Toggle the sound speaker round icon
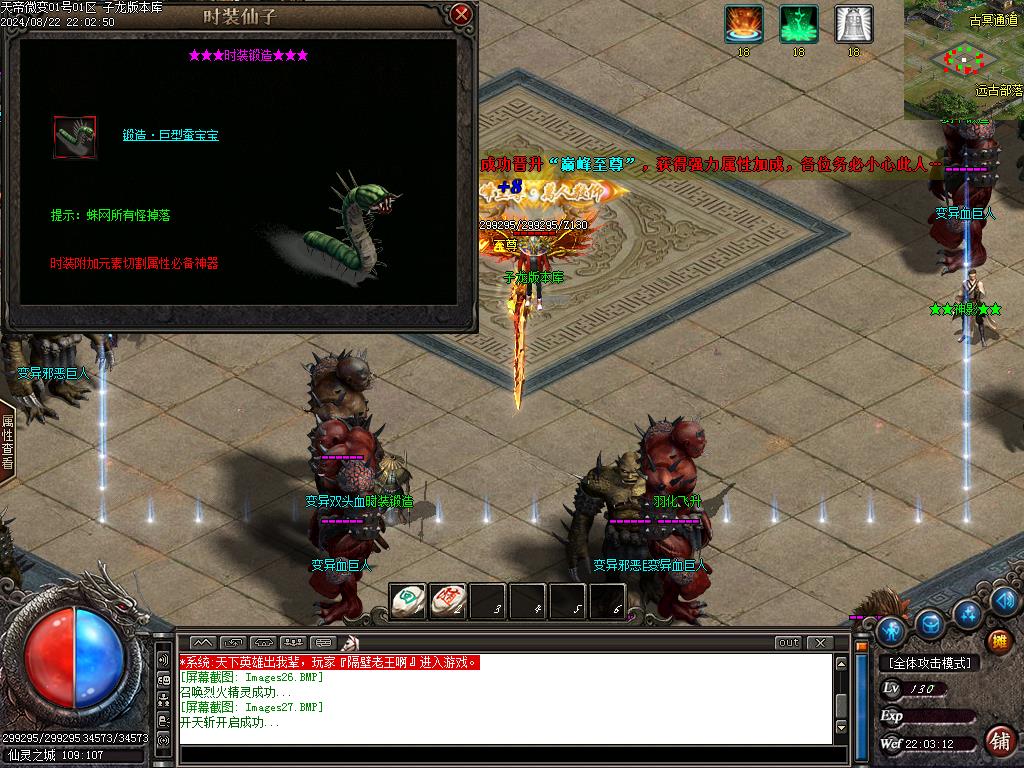The height and width of the screenshot is (768, 1024). [1007, 600]
